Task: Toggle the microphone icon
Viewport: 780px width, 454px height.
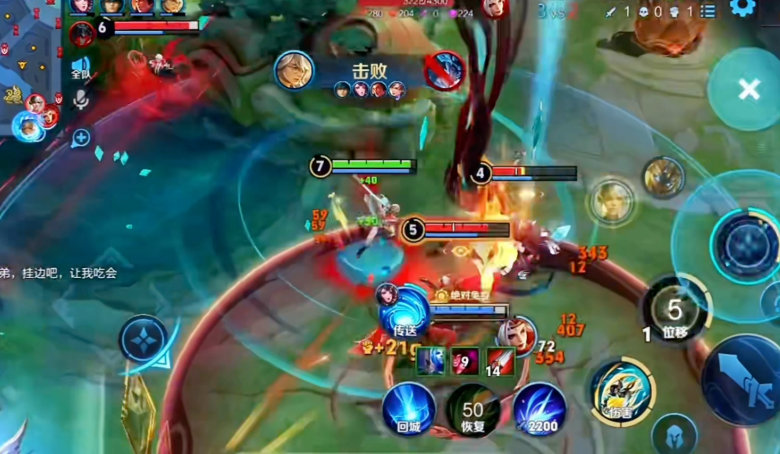Action: 81,99
